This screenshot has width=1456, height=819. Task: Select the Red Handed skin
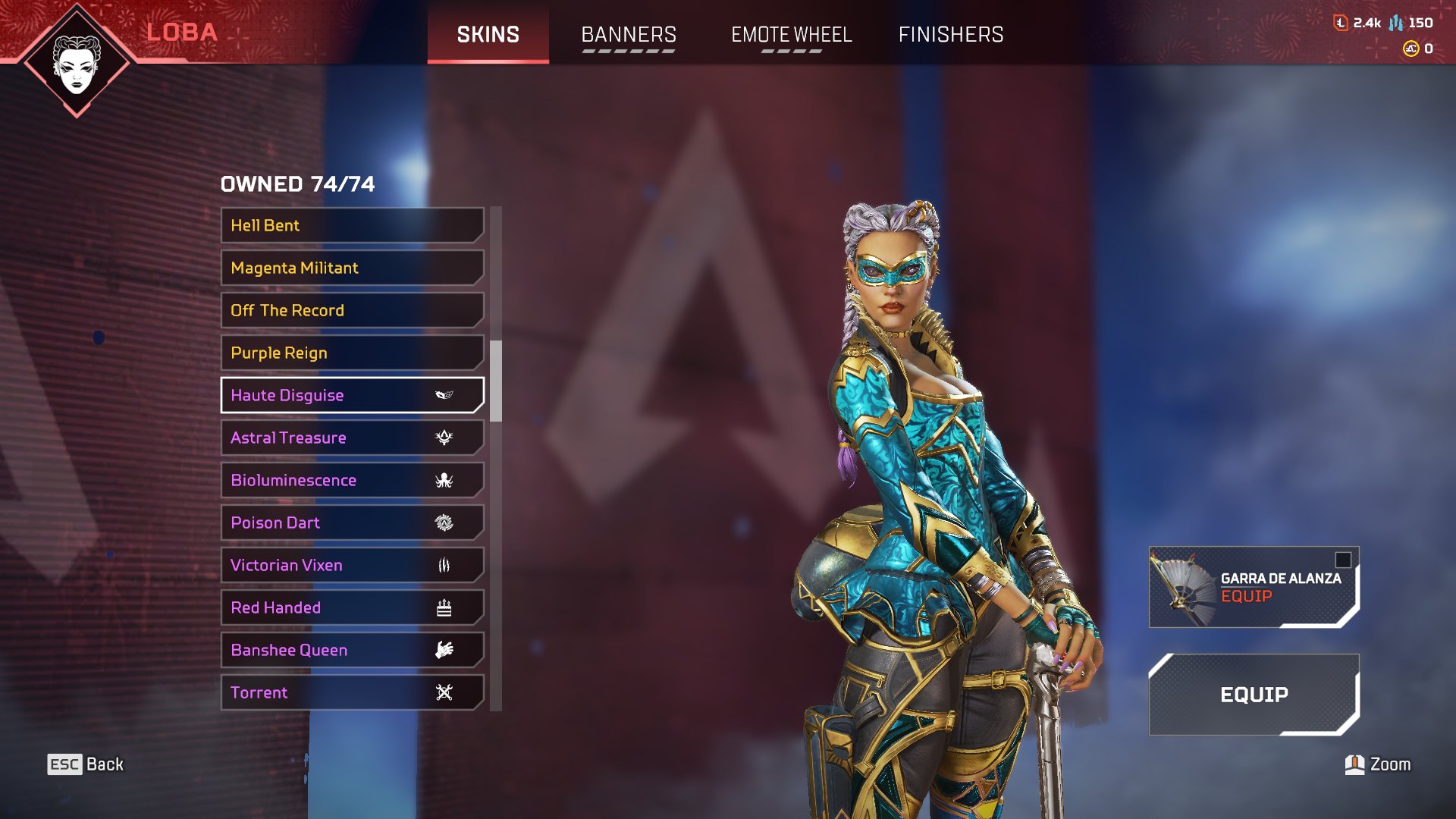[352, 607]
